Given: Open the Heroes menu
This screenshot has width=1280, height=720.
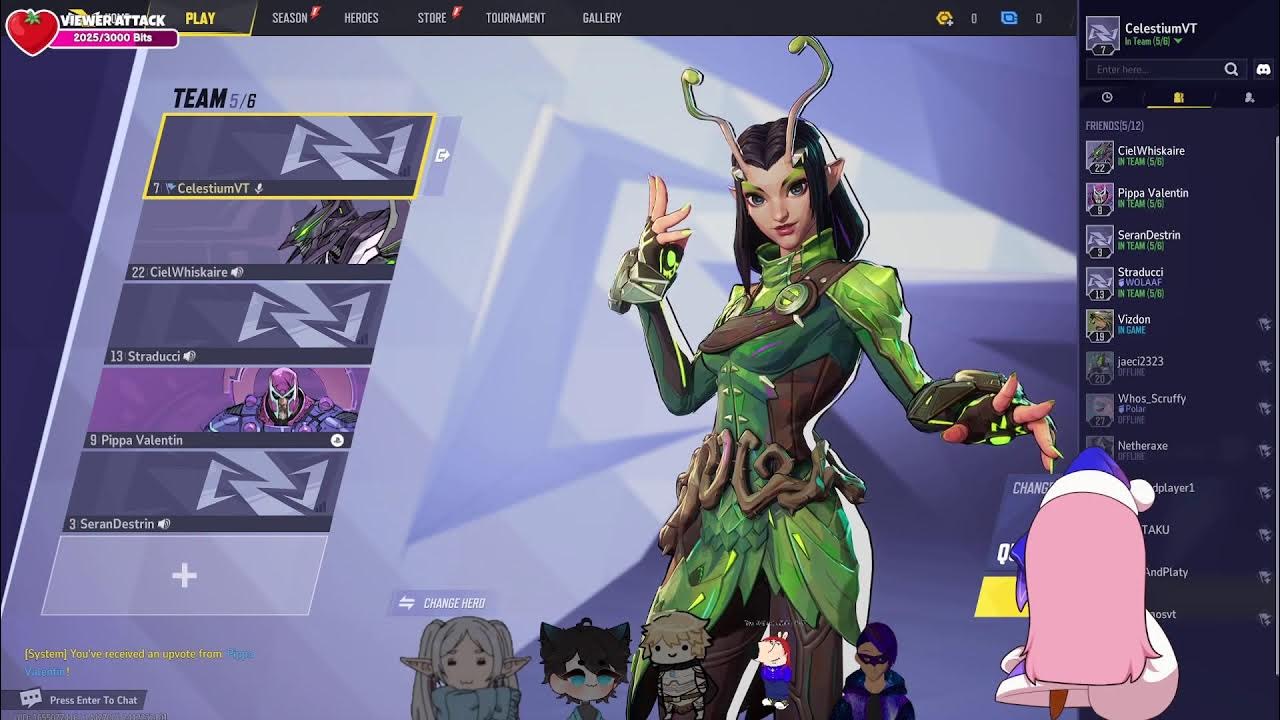Looking at the screenshot, I should click(x=361, y=18).
